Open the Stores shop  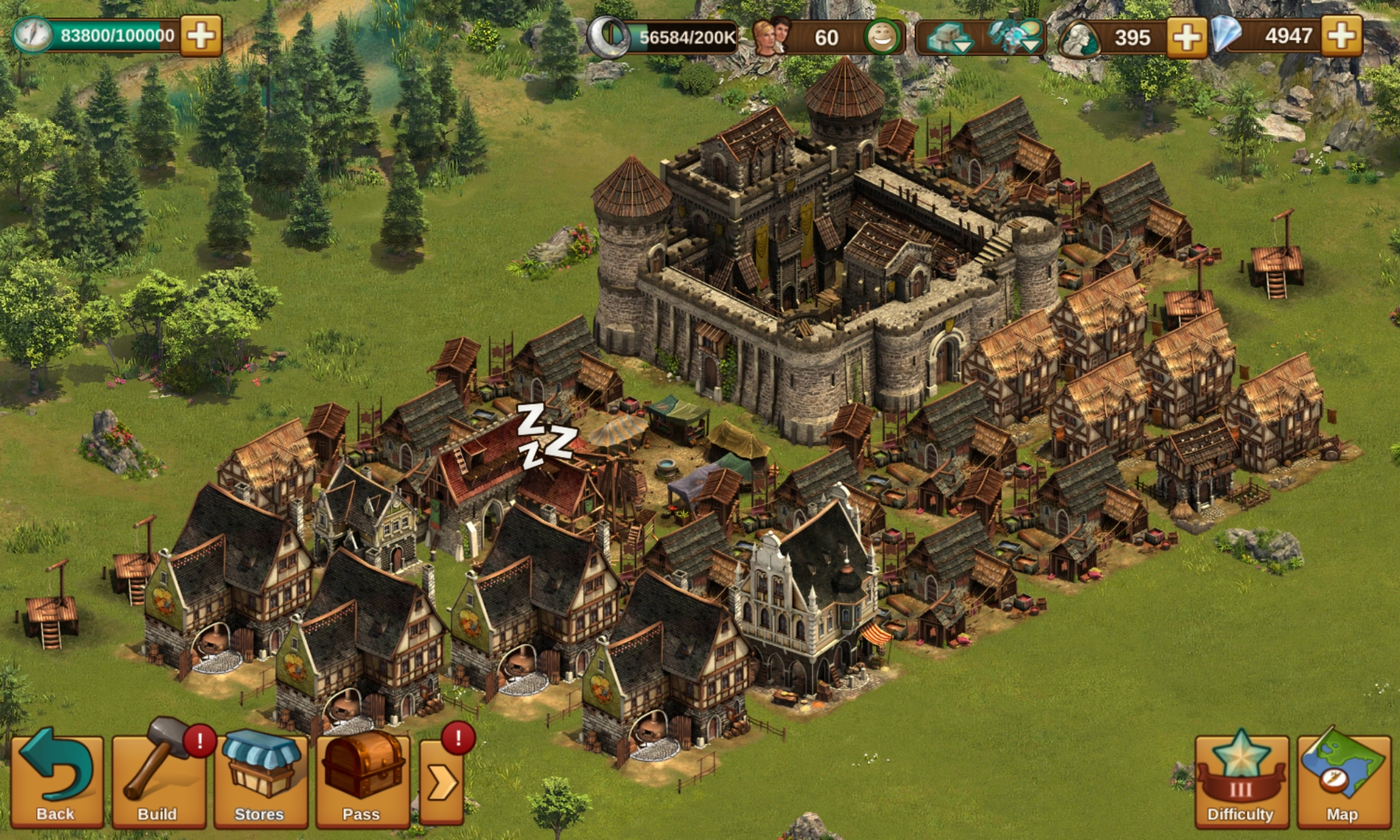tap(260, 780)
